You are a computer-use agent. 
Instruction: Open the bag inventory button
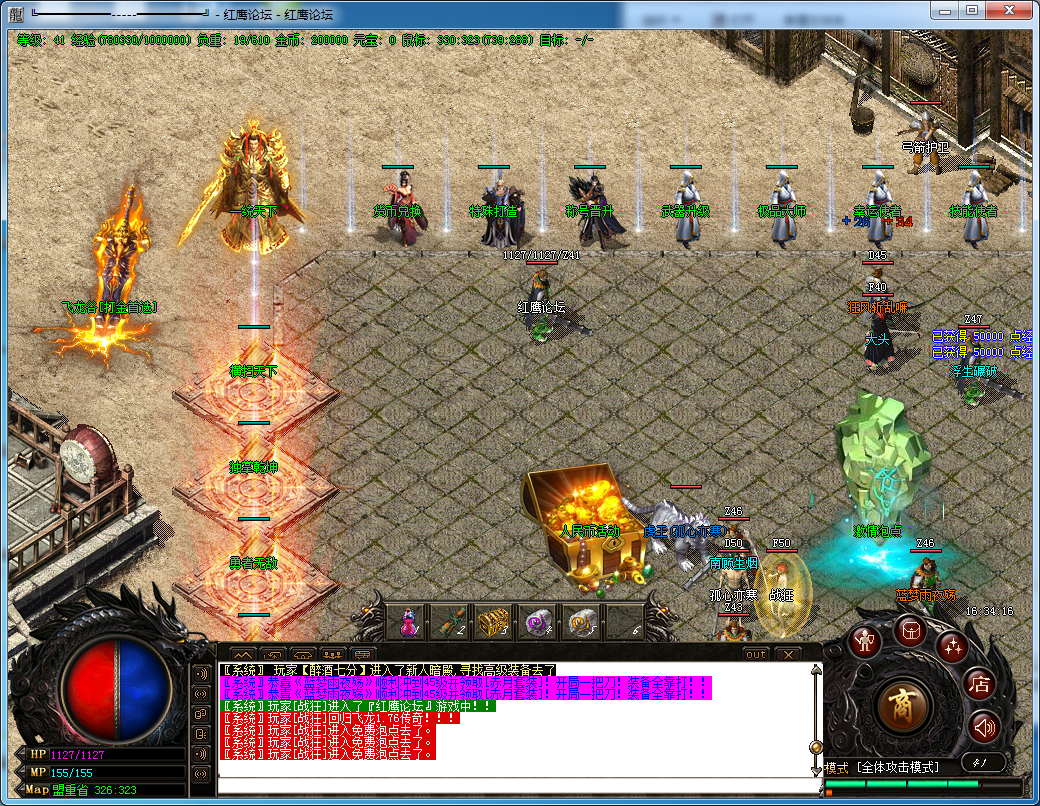tap(911, 630)
